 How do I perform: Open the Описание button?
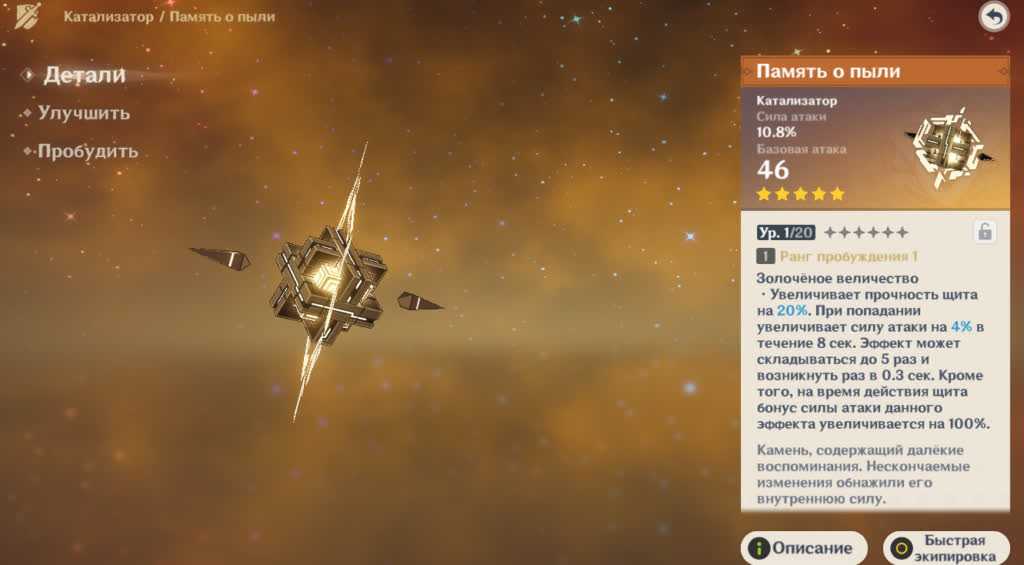[x=804, y=548]
